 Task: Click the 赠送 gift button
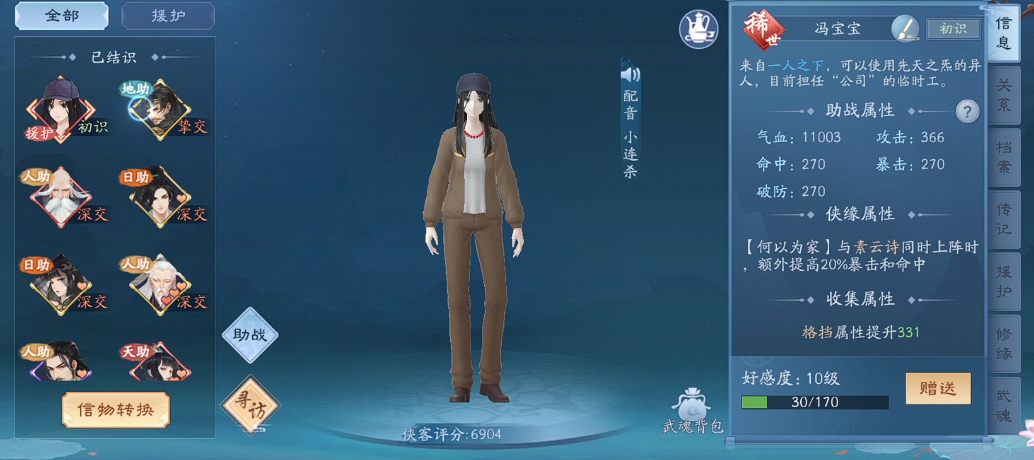[x=937, y=388]
